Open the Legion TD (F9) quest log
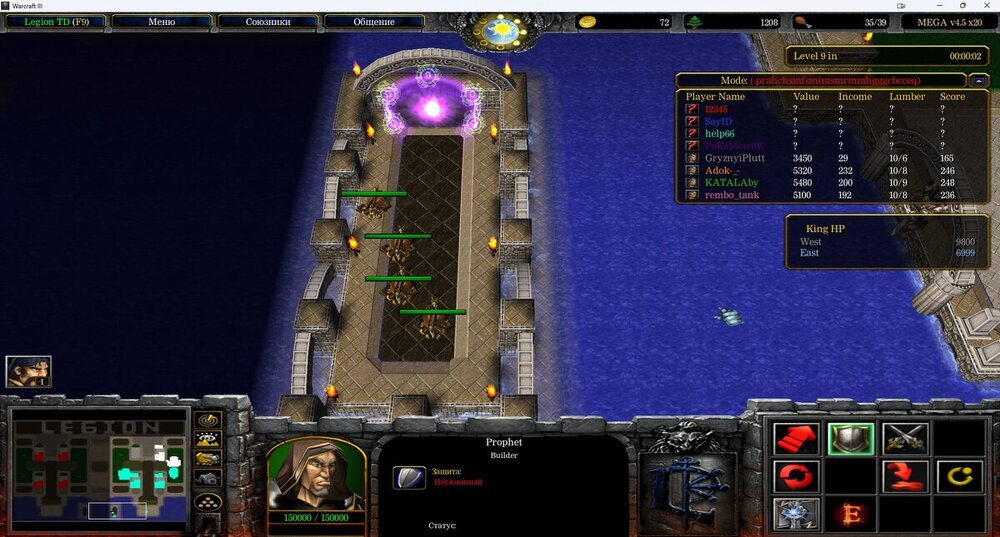 53,21
